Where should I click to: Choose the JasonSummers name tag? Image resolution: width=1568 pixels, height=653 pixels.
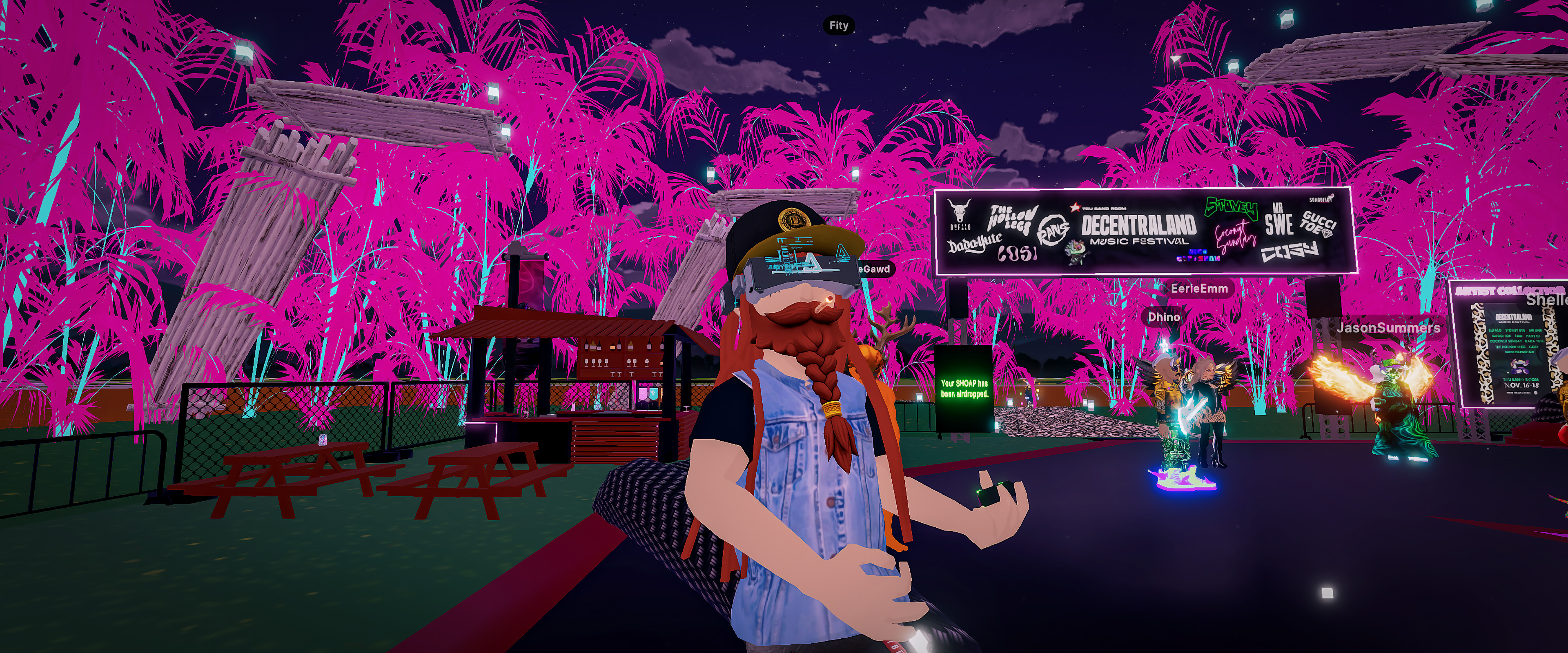click(x=1388, y=328)
